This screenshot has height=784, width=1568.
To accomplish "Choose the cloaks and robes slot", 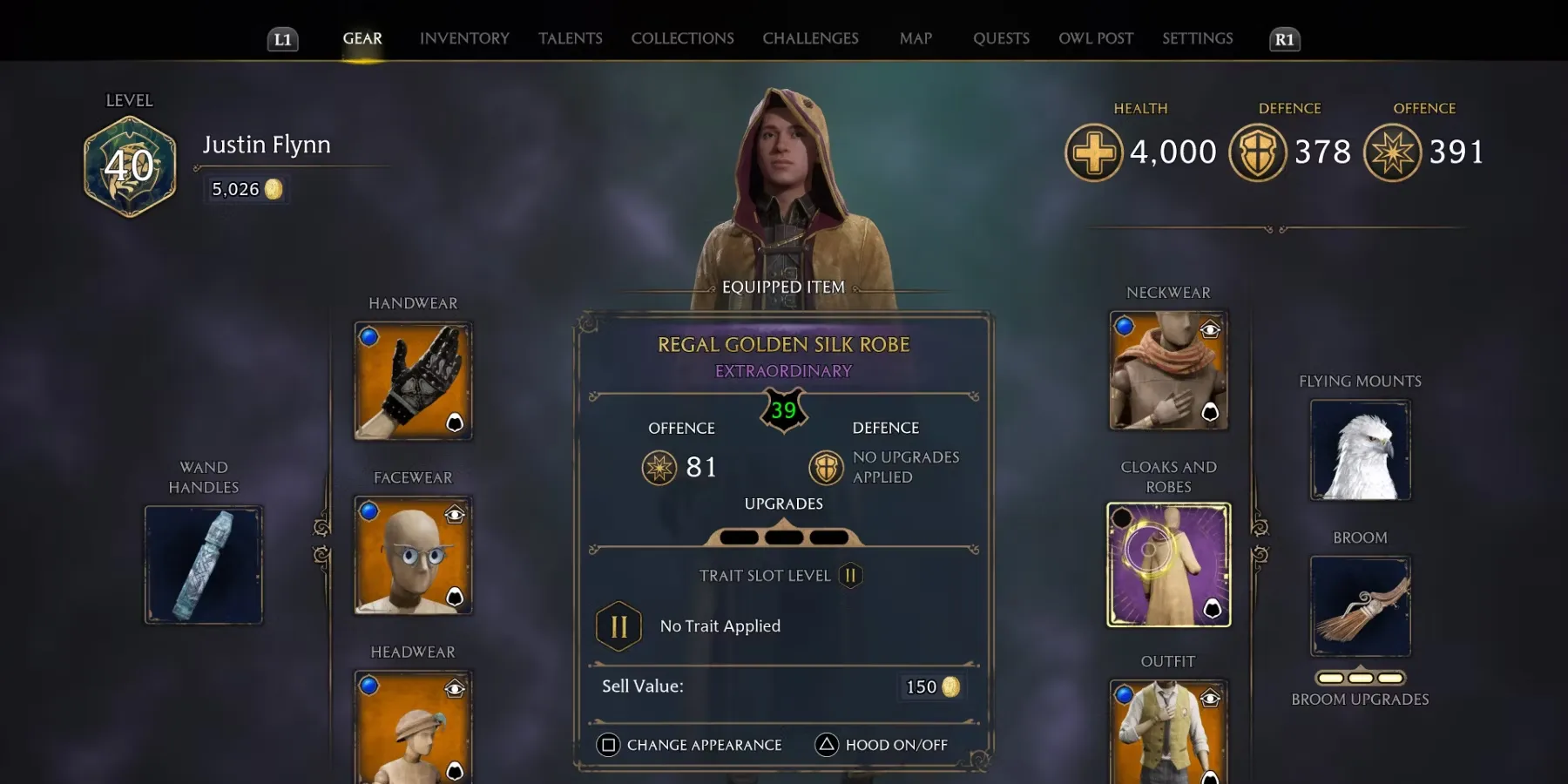I will pos(1168,564).
